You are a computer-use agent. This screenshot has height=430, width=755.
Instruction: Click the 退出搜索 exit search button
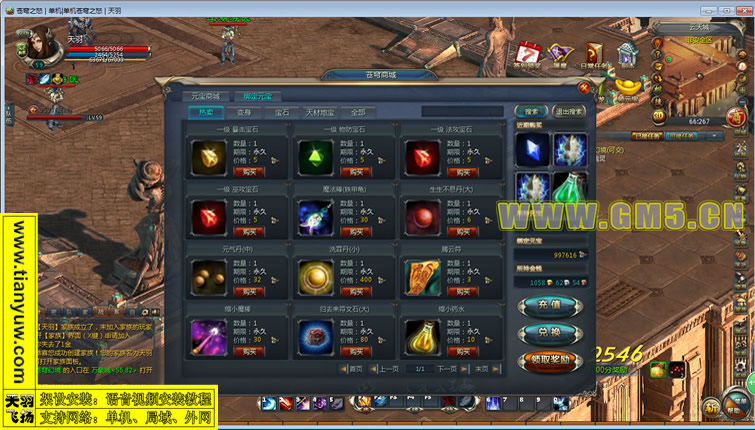pyautogui.click(x=569, y=112)
